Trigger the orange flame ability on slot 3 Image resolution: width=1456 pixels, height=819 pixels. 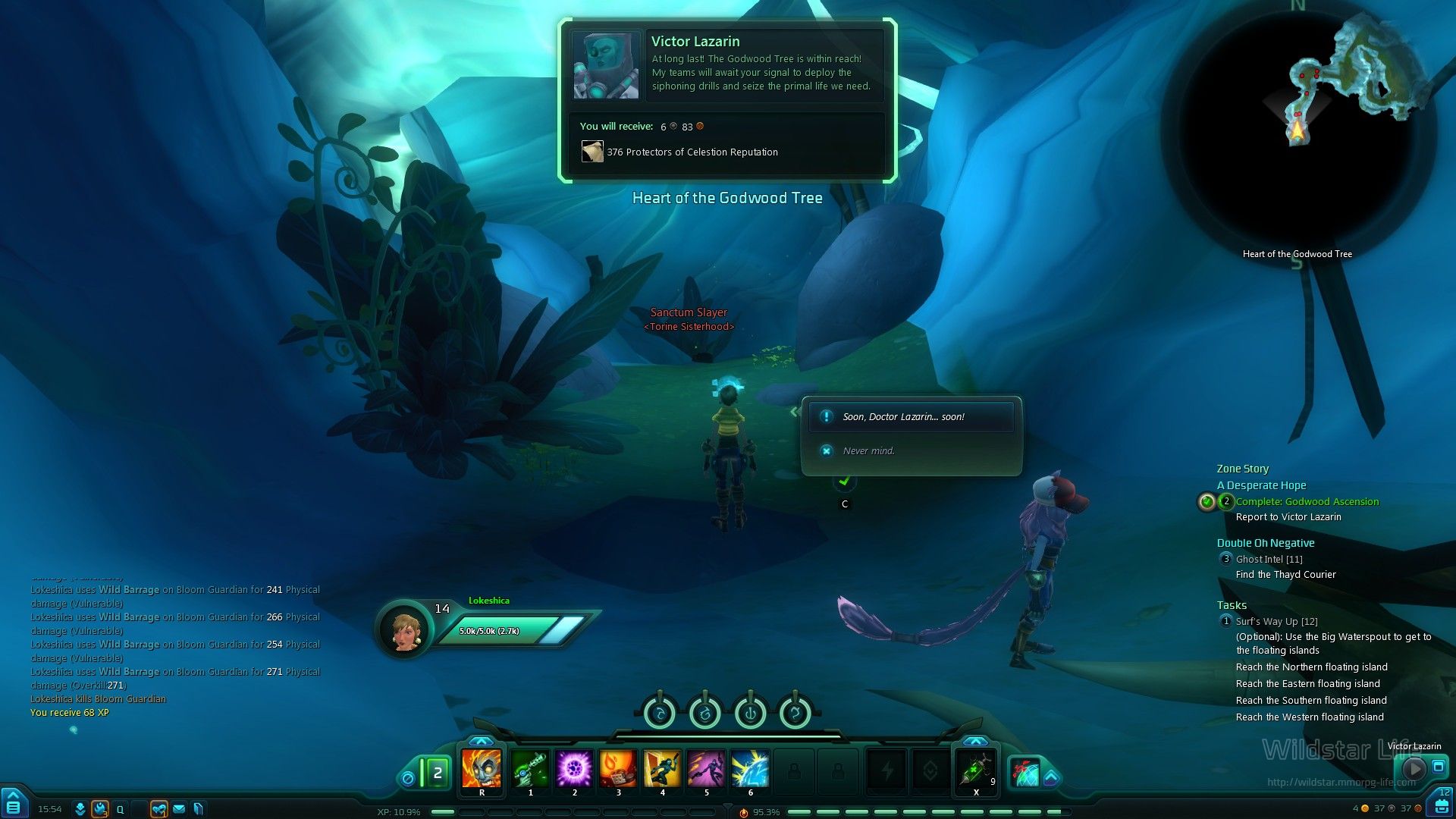coord(618,769)
